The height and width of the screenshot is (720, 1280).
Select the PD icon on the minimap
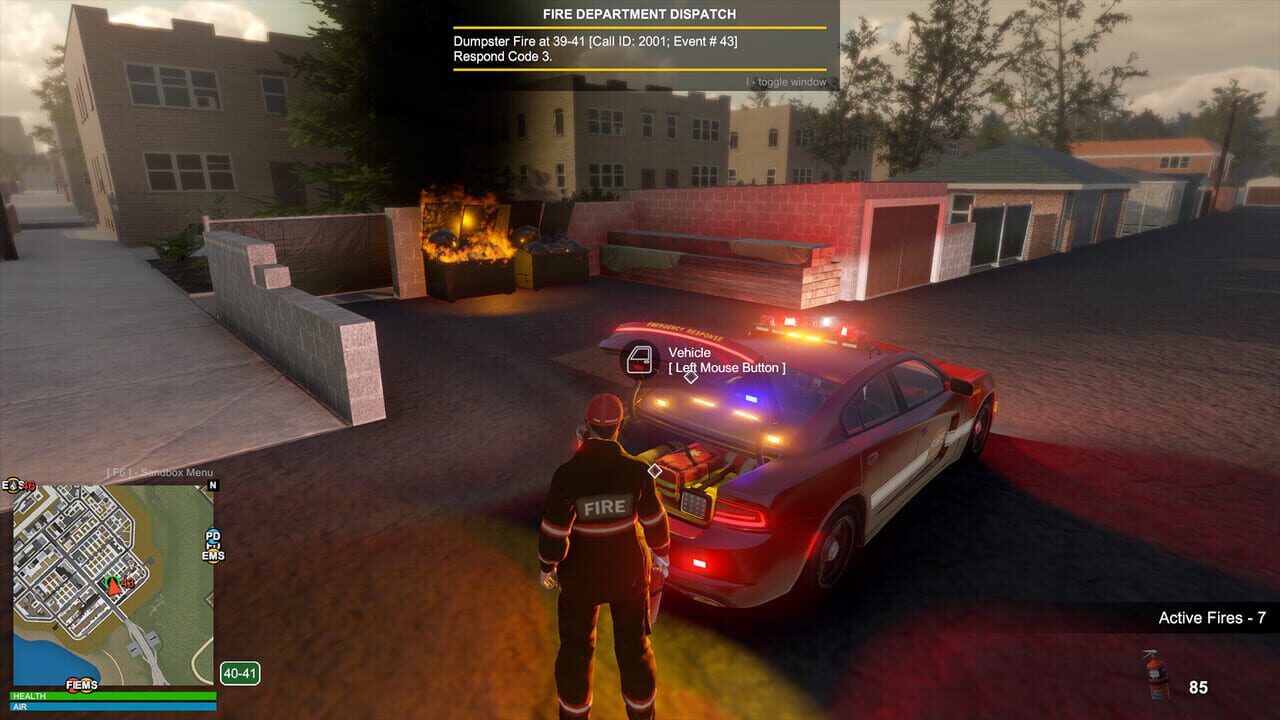click(x=211, y=537)
